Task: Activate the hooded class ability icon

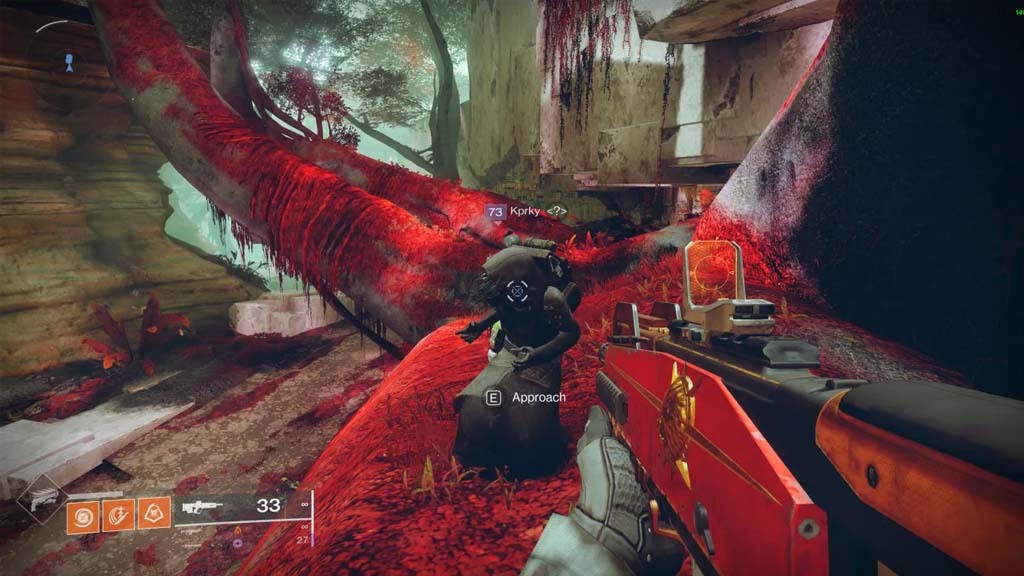Action: tap(154, 515)
